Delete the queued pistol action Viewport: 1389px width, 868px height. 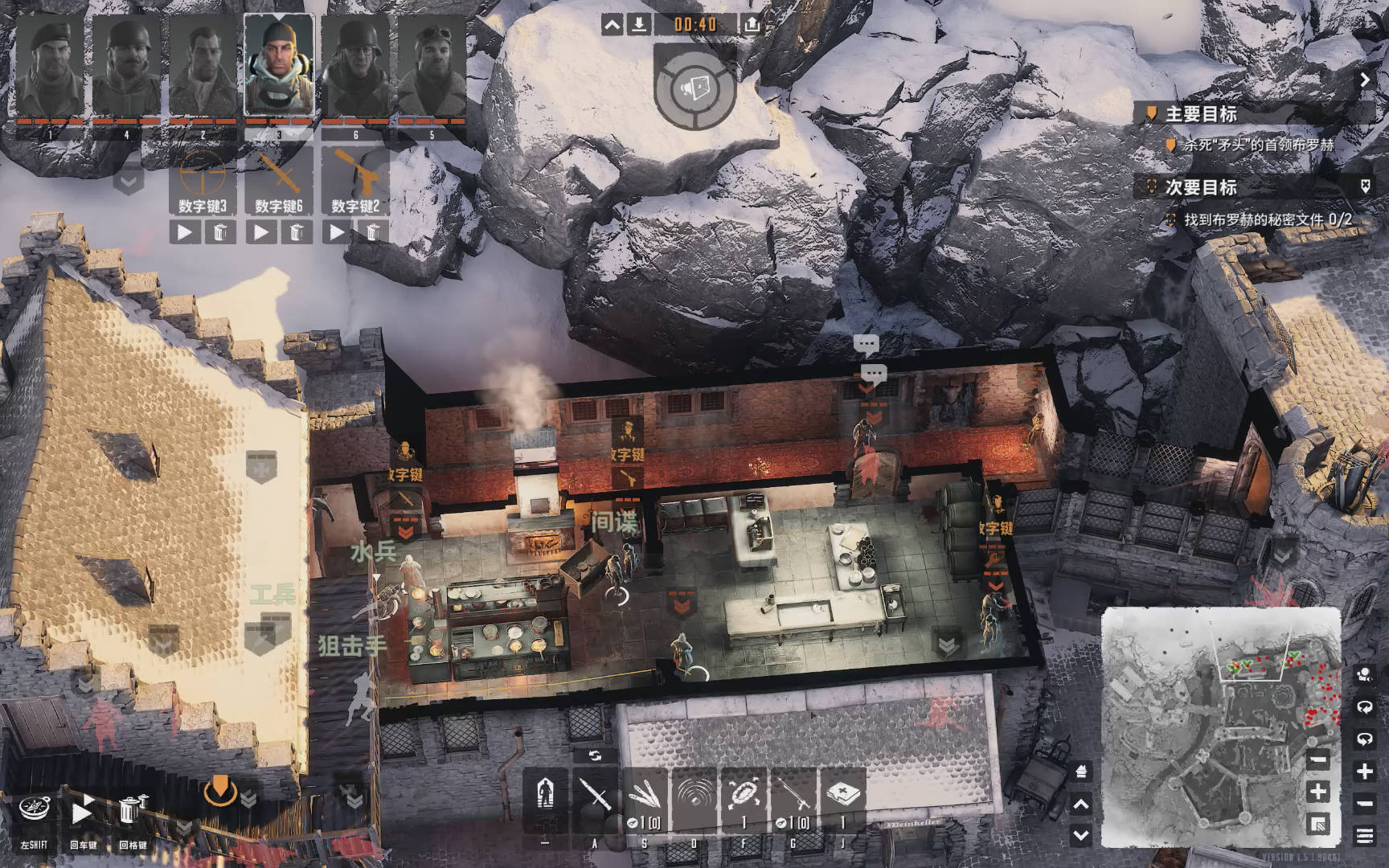(x=373, y=232)
